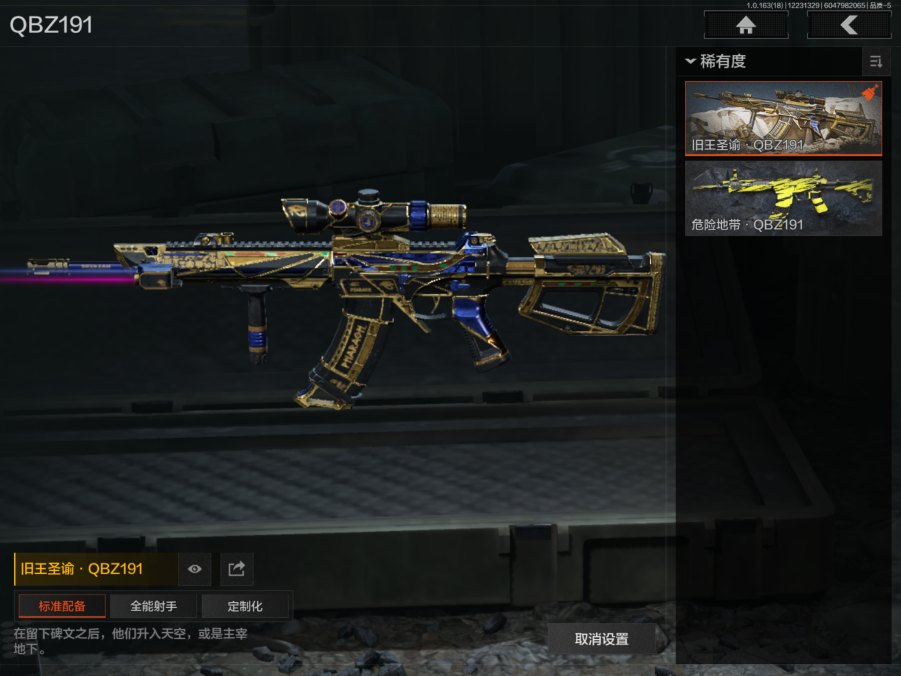Click the back arrow button
Screen dimensions: 901x676
coord(848,25)
